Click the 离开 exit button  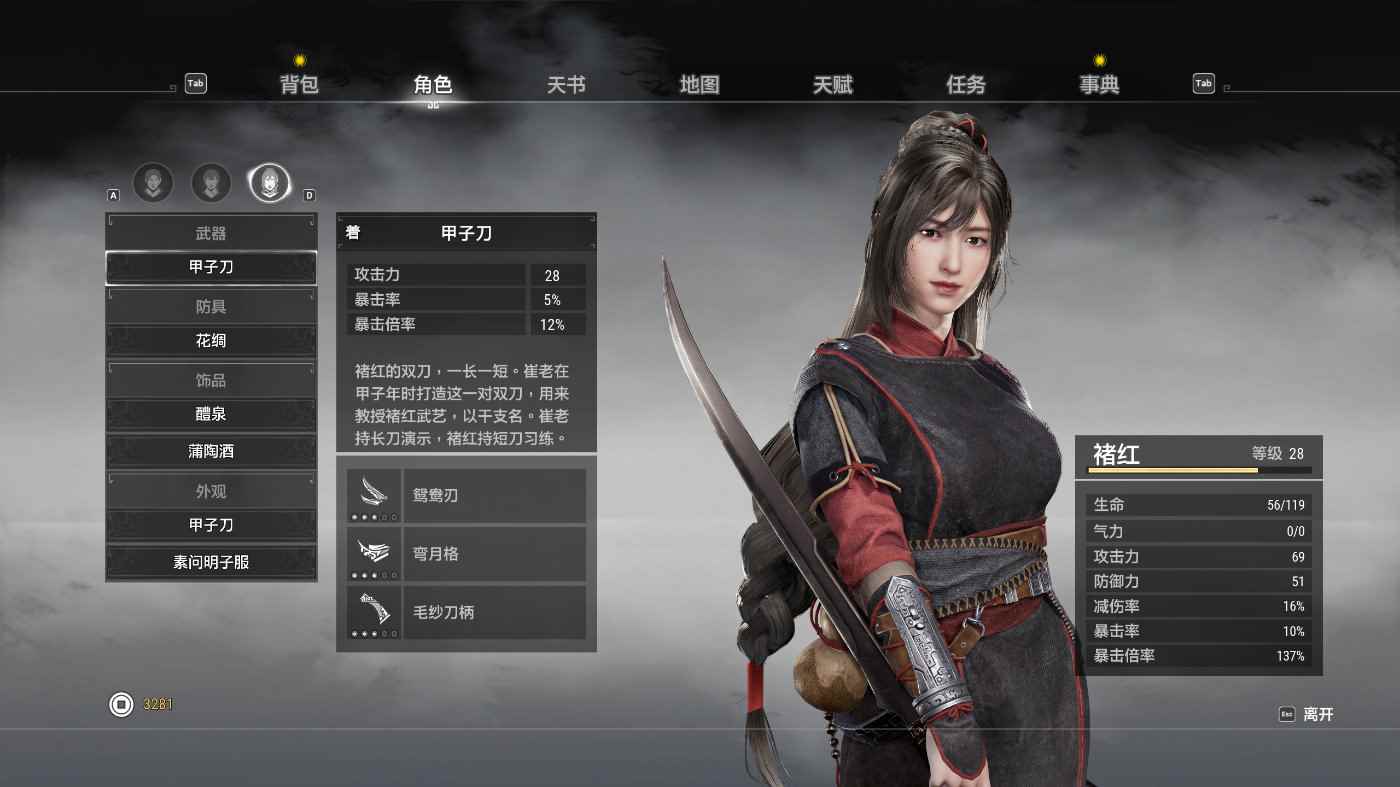click(1318, 714)
